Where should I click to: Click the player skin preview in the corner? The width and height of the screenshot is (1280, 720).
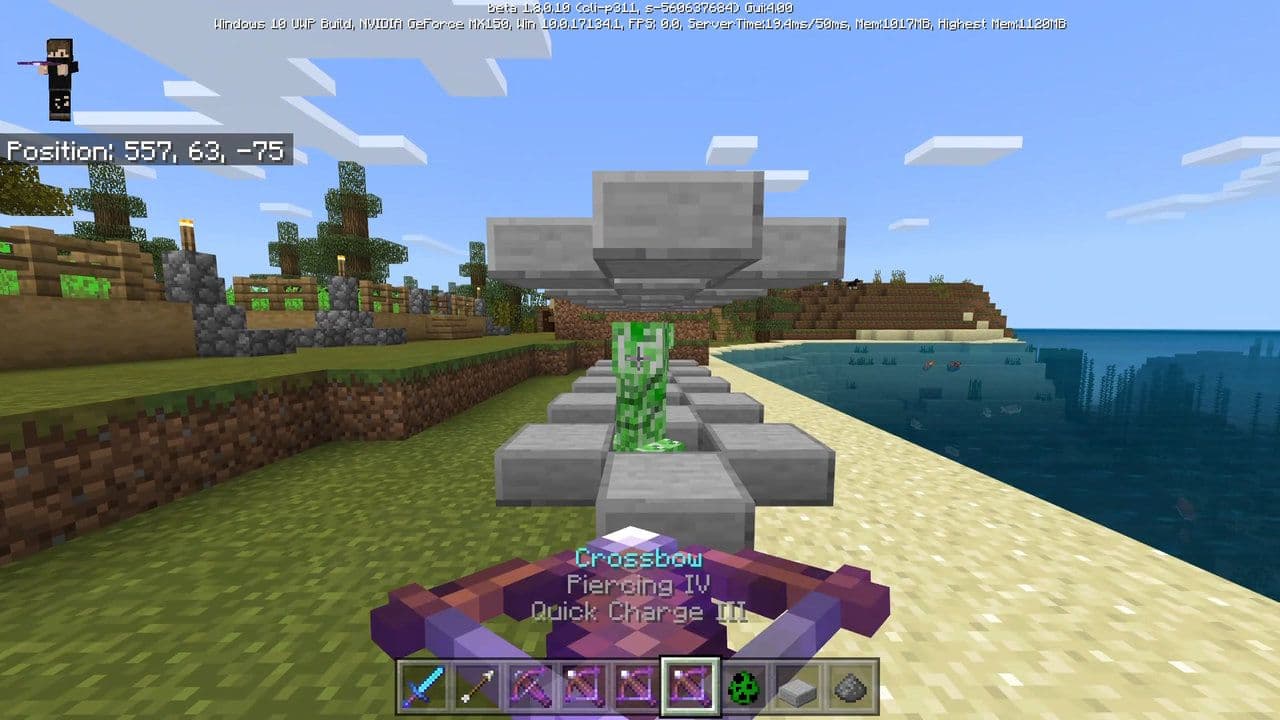tap(58, 80)
